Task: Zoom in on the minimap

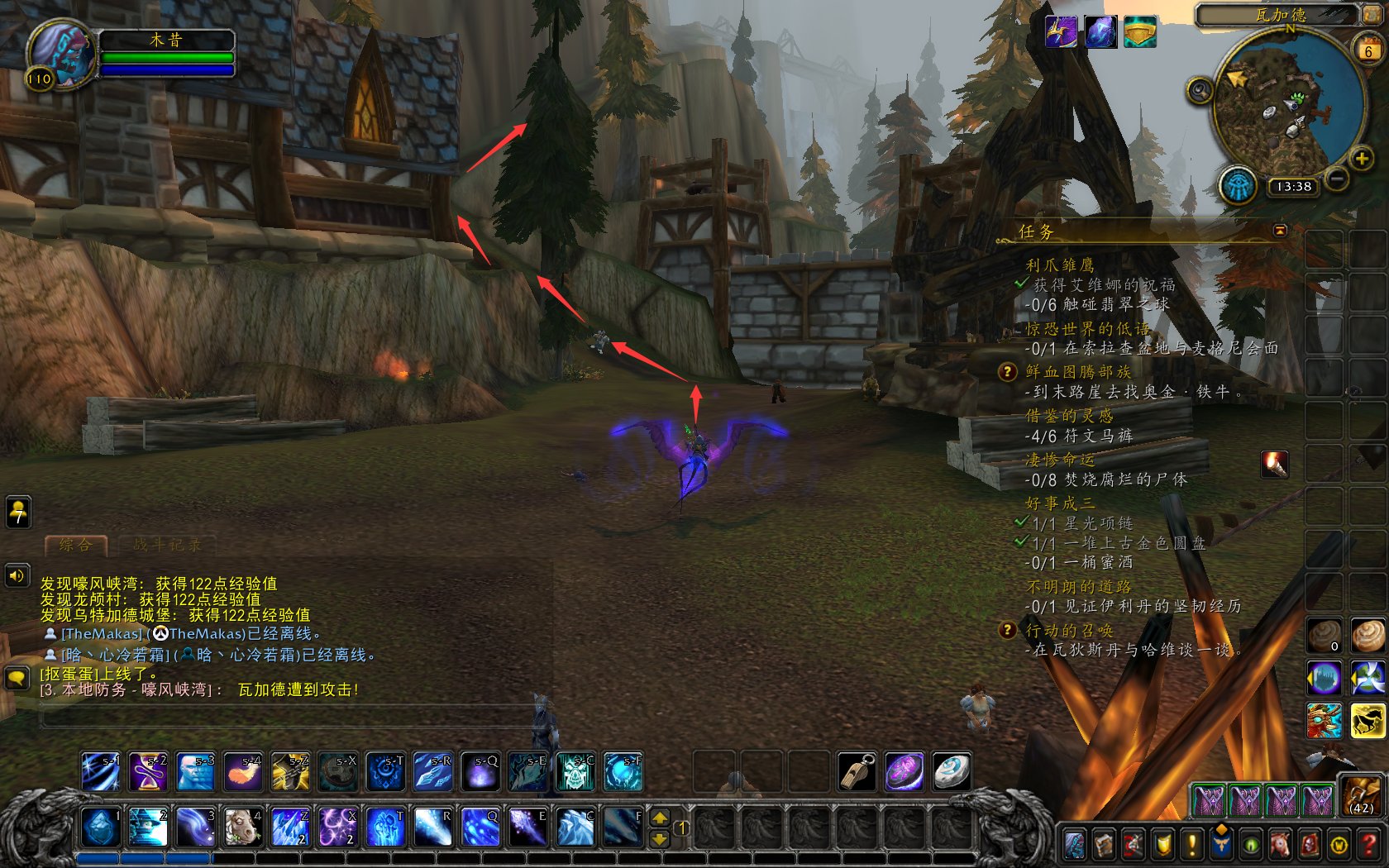Action: pos(1360,159)
